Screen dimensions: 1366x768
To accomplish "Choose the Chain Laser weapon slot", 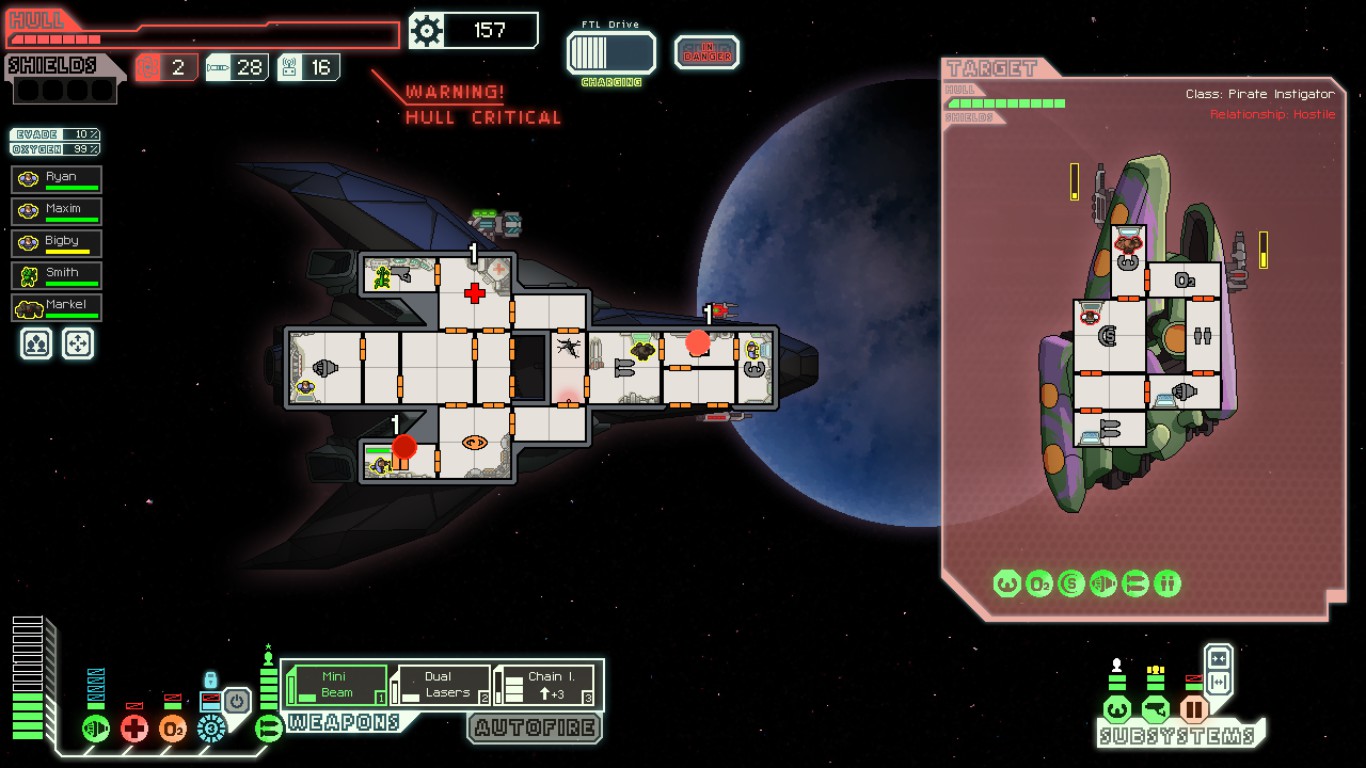I will (545, 685).
